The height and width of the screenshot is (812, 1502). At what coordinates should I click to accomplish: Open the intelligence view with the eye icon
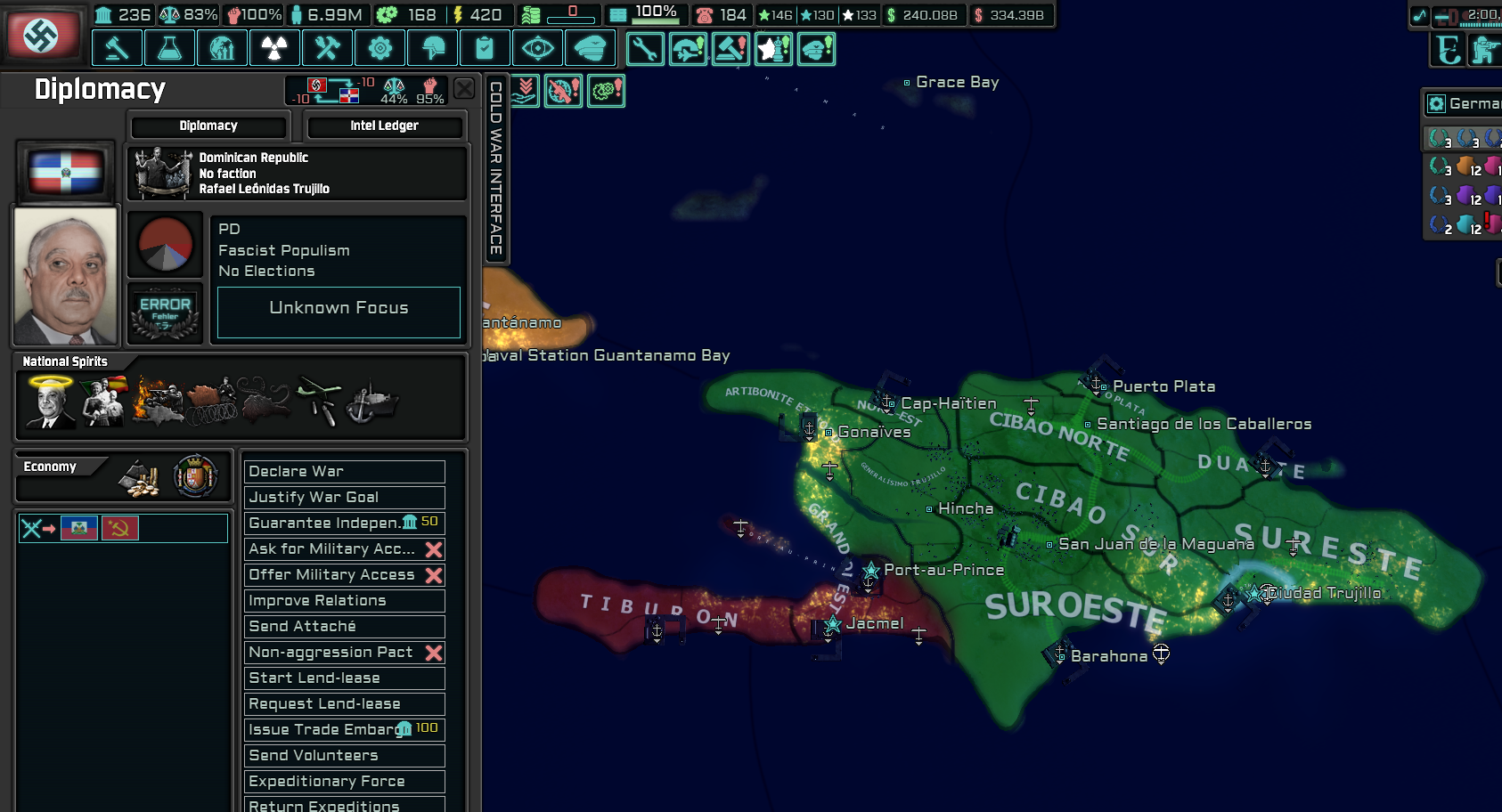click(x=539, y=48)
